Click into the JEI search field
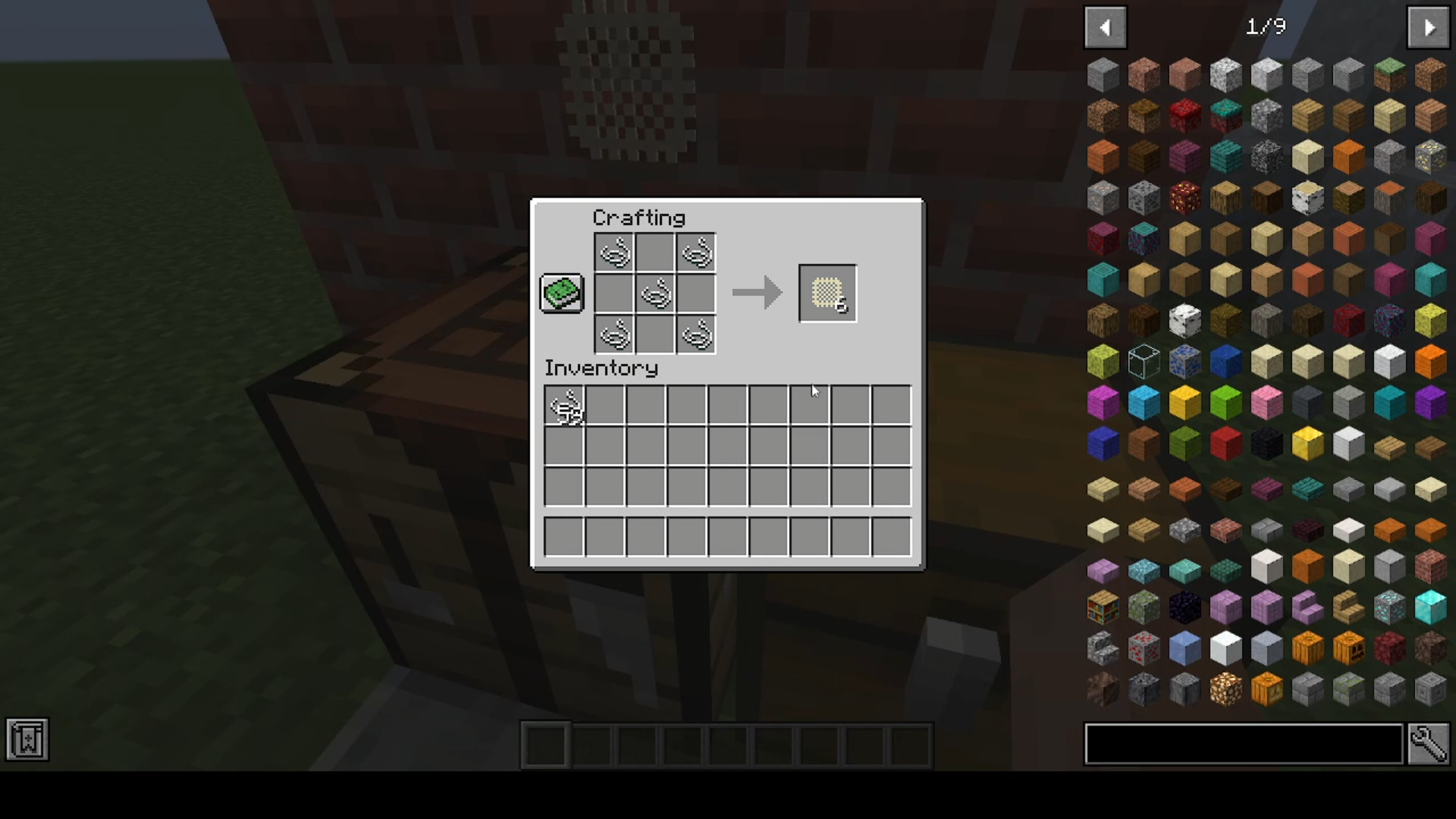 [x=1244, y=744]
